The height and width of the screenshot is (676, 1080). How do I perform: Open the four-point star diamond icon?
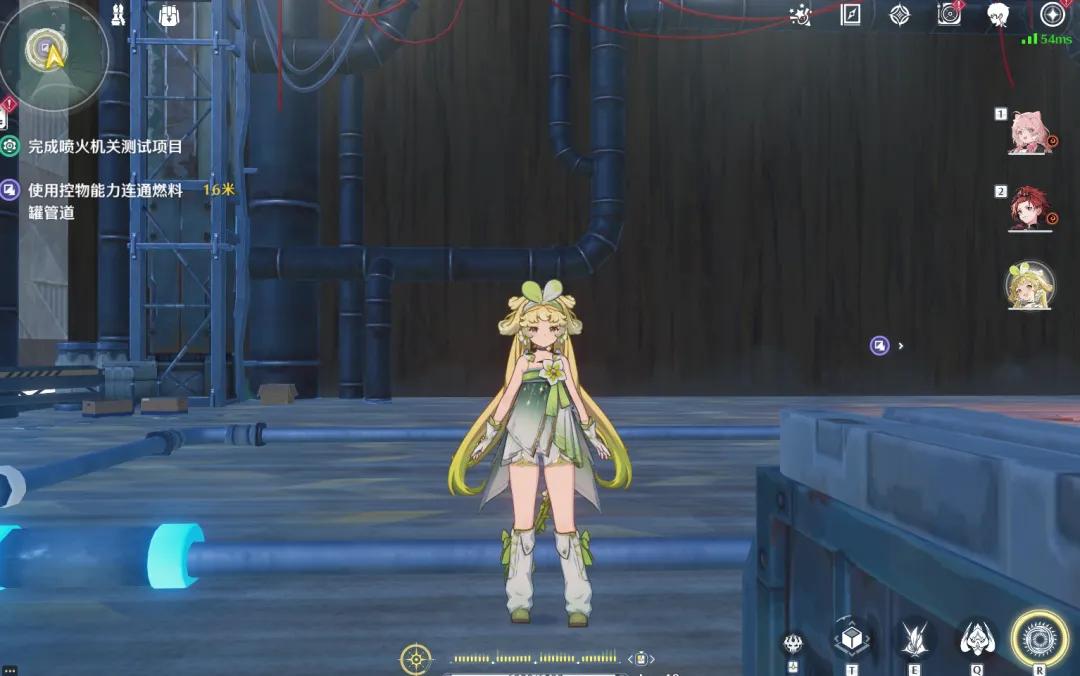point(900,15)
